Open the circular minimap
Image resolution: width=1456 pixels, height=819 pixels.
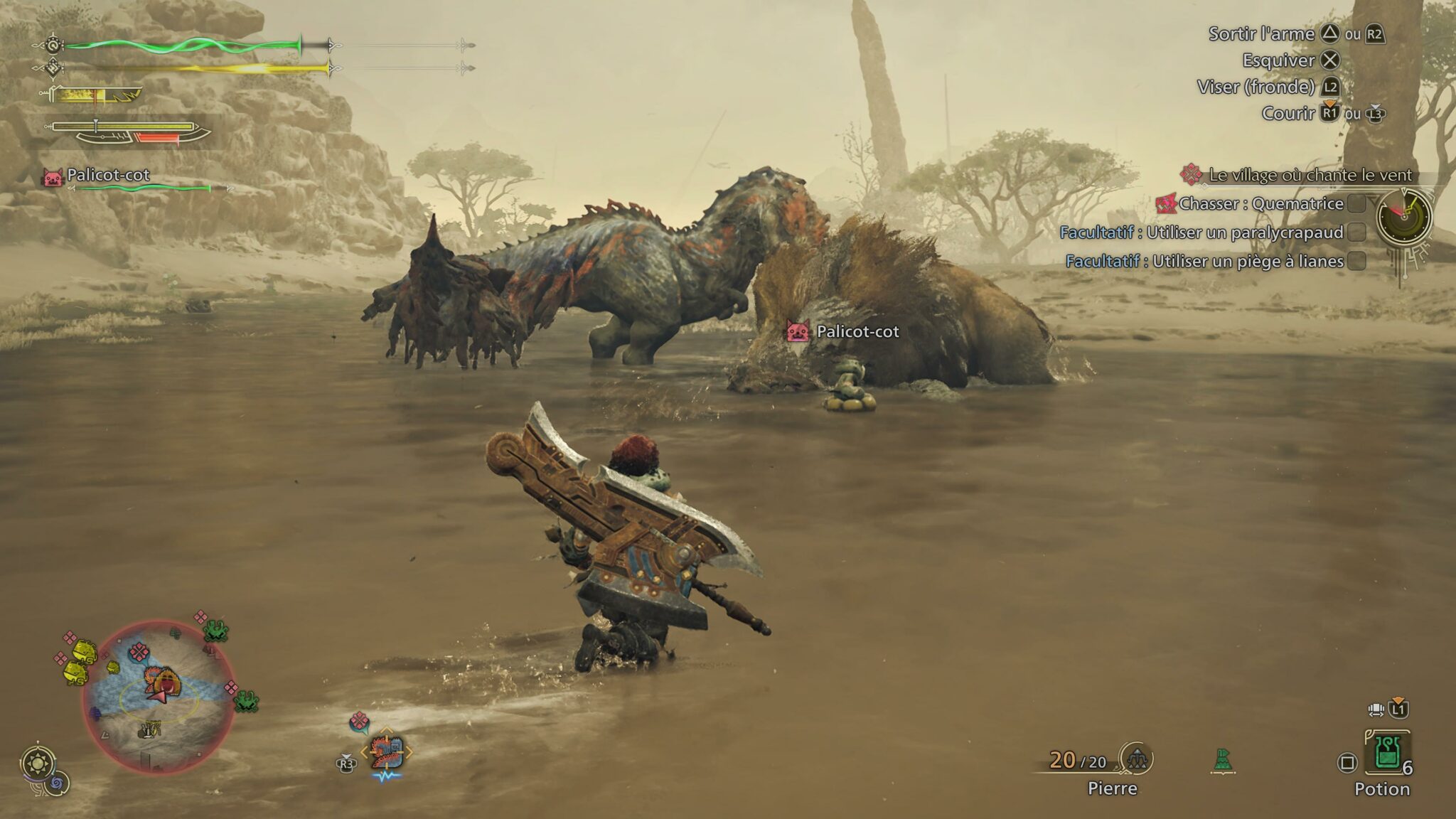point(159,696)
